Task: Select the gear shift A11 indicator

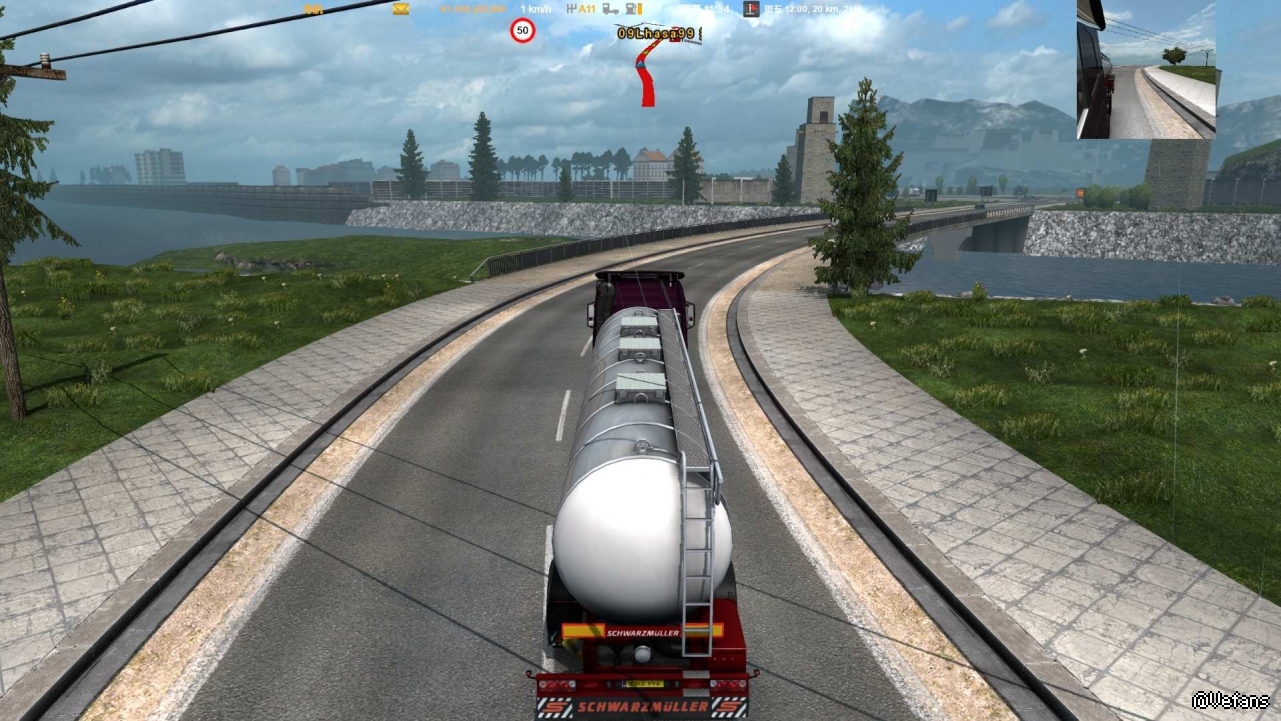Action: (581, 9)
